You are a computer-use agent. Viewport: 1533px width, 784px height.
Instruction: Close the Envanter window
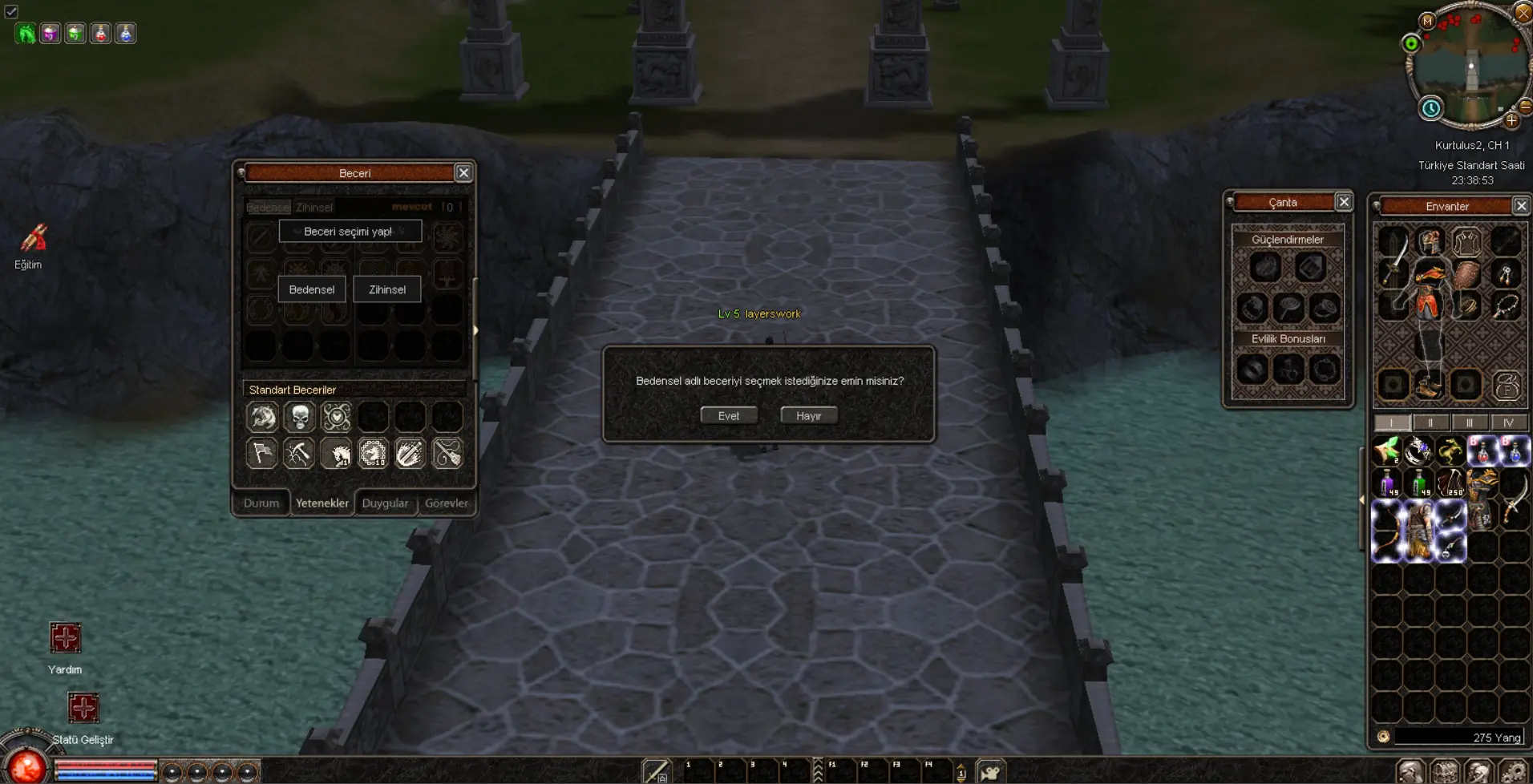[x=1521, y=206]
